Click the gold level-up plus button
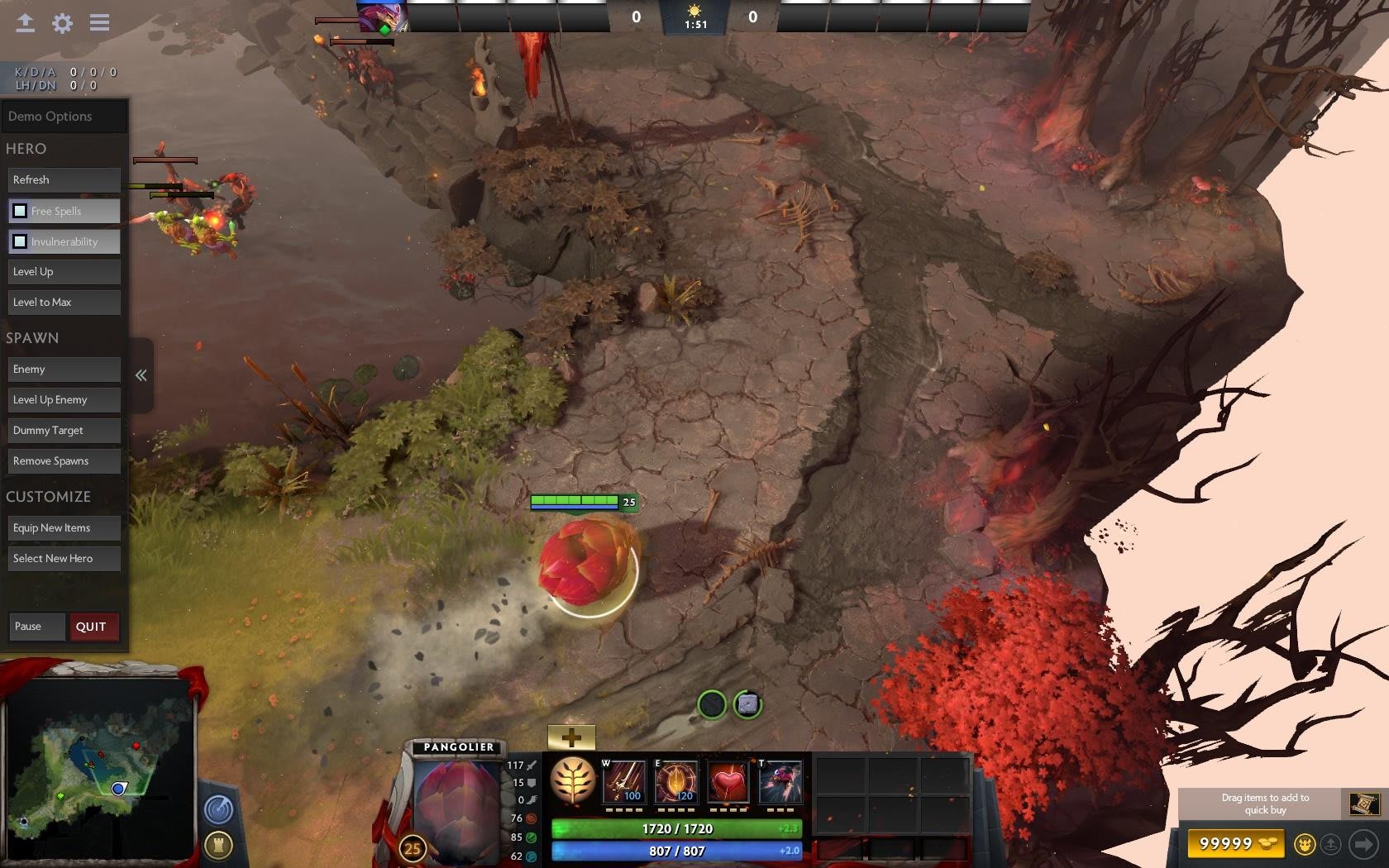The height and width of the screenshot is (868, 1389). (x=571, y=737)
